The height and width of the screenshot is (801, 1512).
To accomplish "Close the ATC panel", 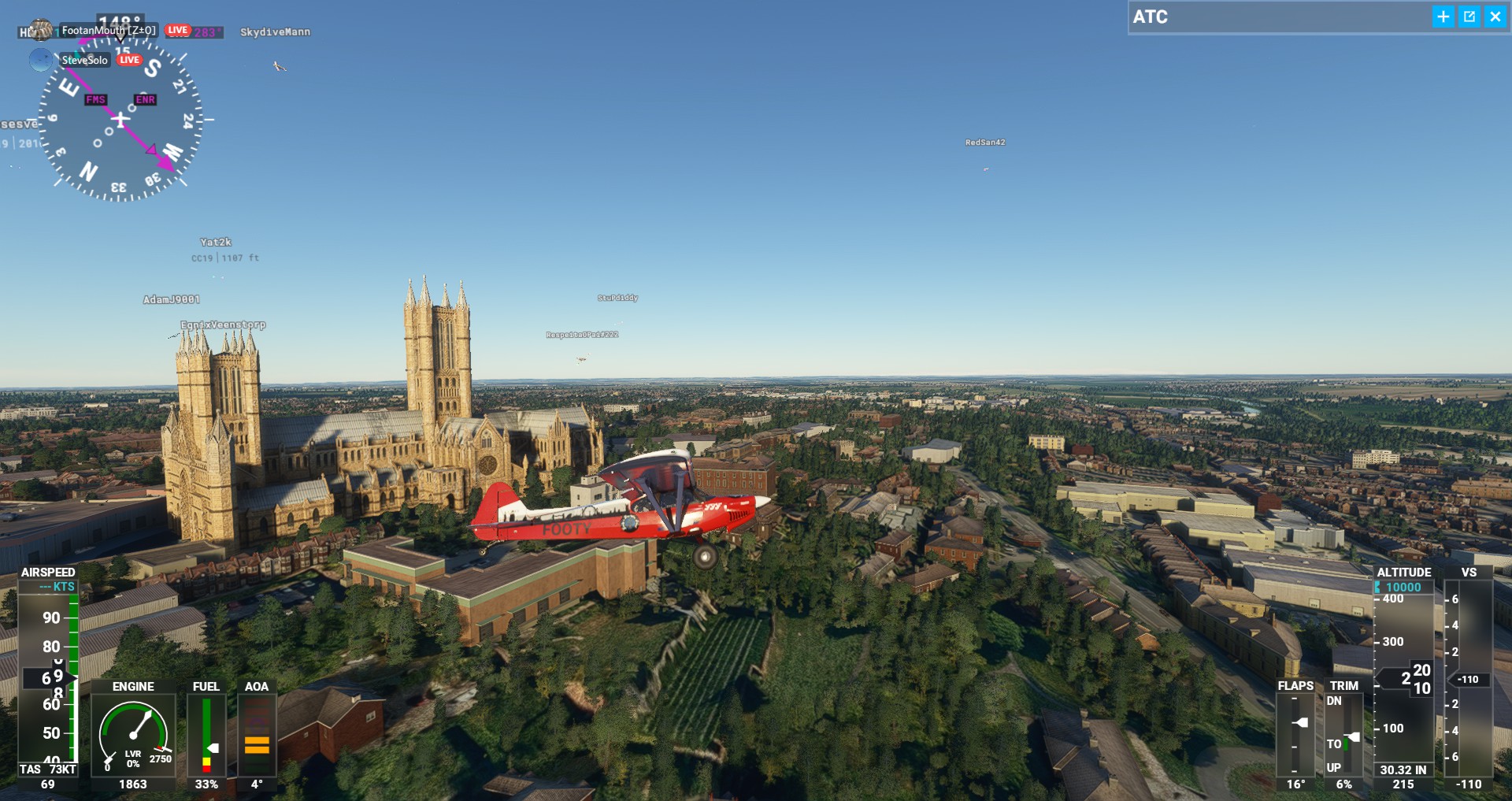I will 1495,17.
